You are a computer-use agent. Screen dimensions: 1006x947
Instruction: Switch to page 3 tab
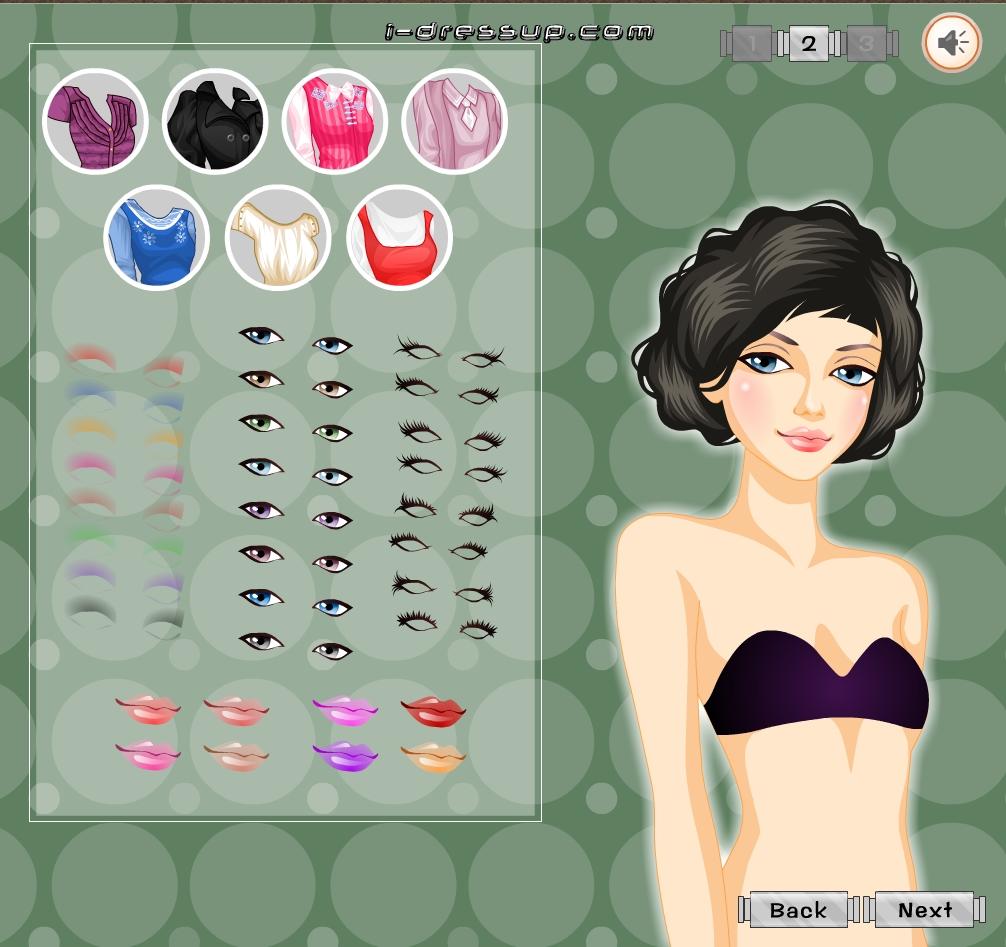[866, 44]
